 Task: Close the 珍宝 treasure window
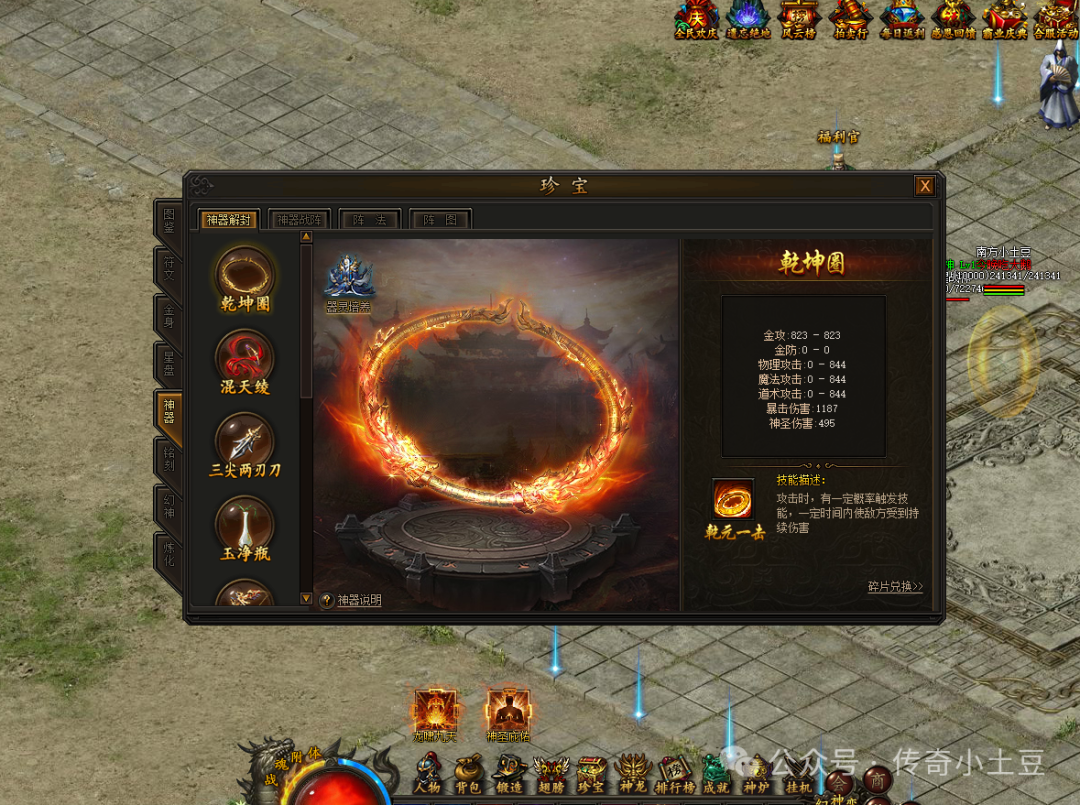point(925,186)
